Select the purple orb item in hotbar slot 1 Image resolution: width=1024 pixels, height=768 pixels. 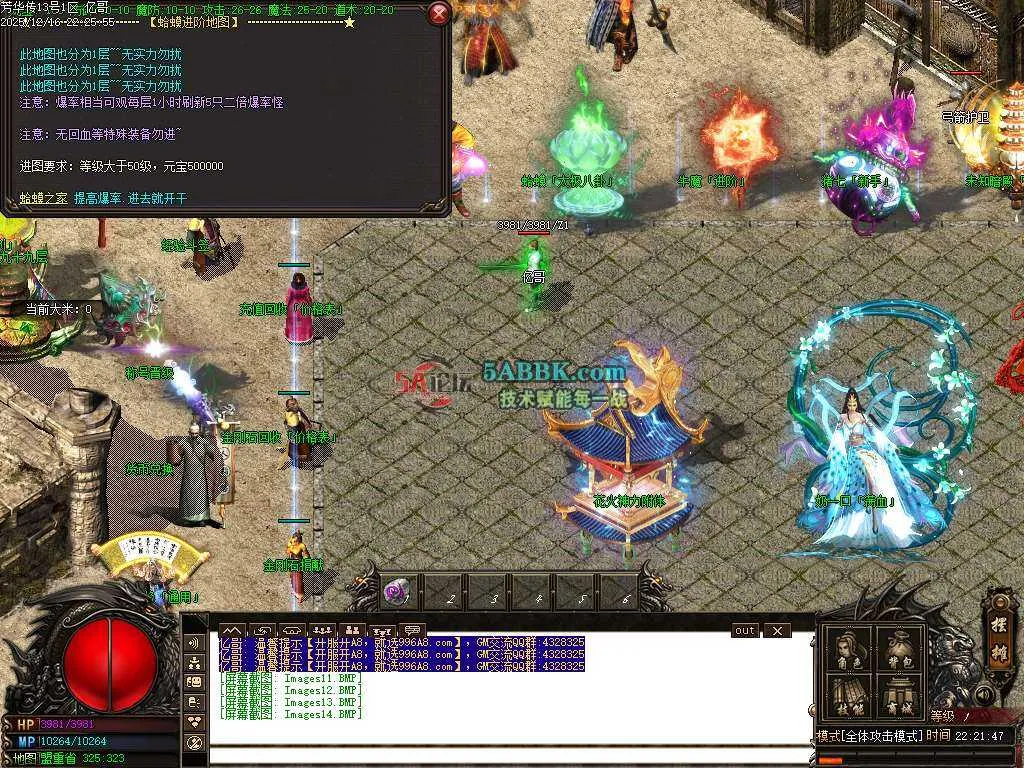[x=397, y=592]
